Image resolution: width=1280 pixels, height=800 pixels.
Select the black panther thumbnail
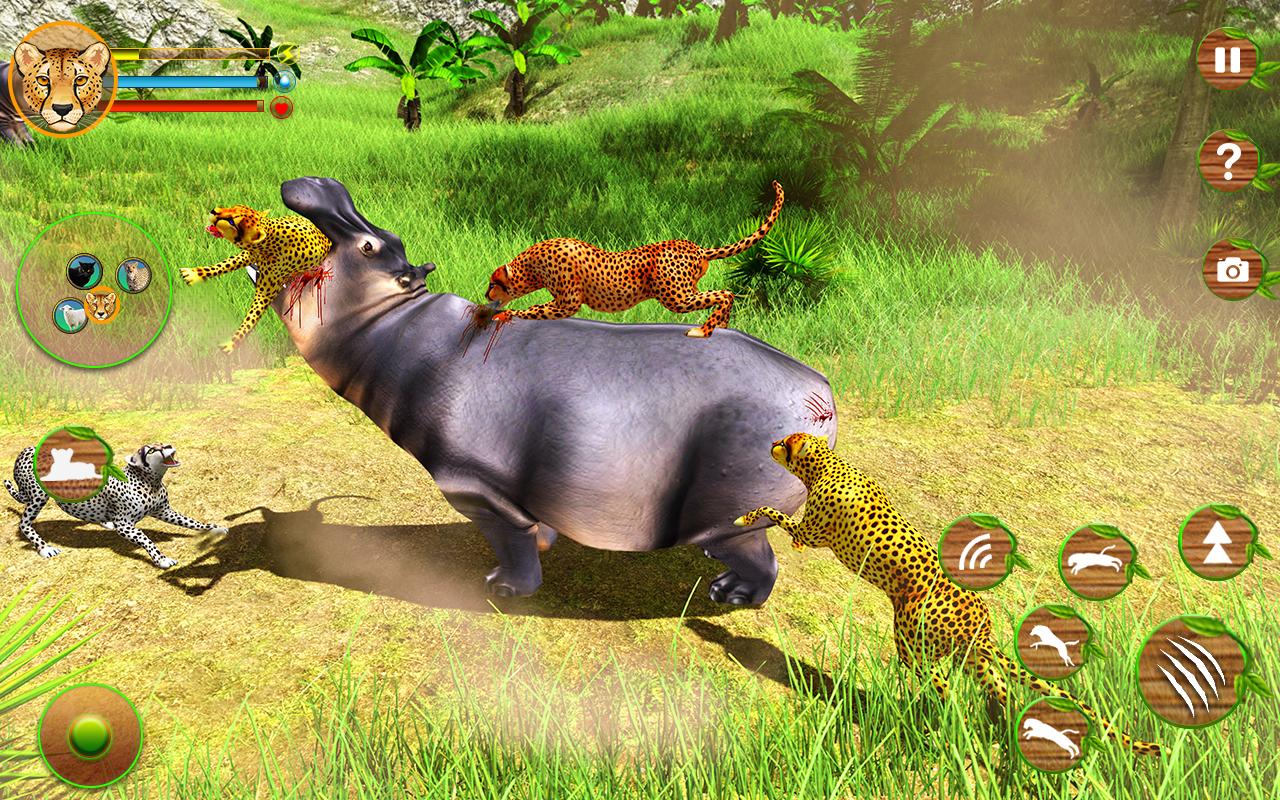point(83,270)
